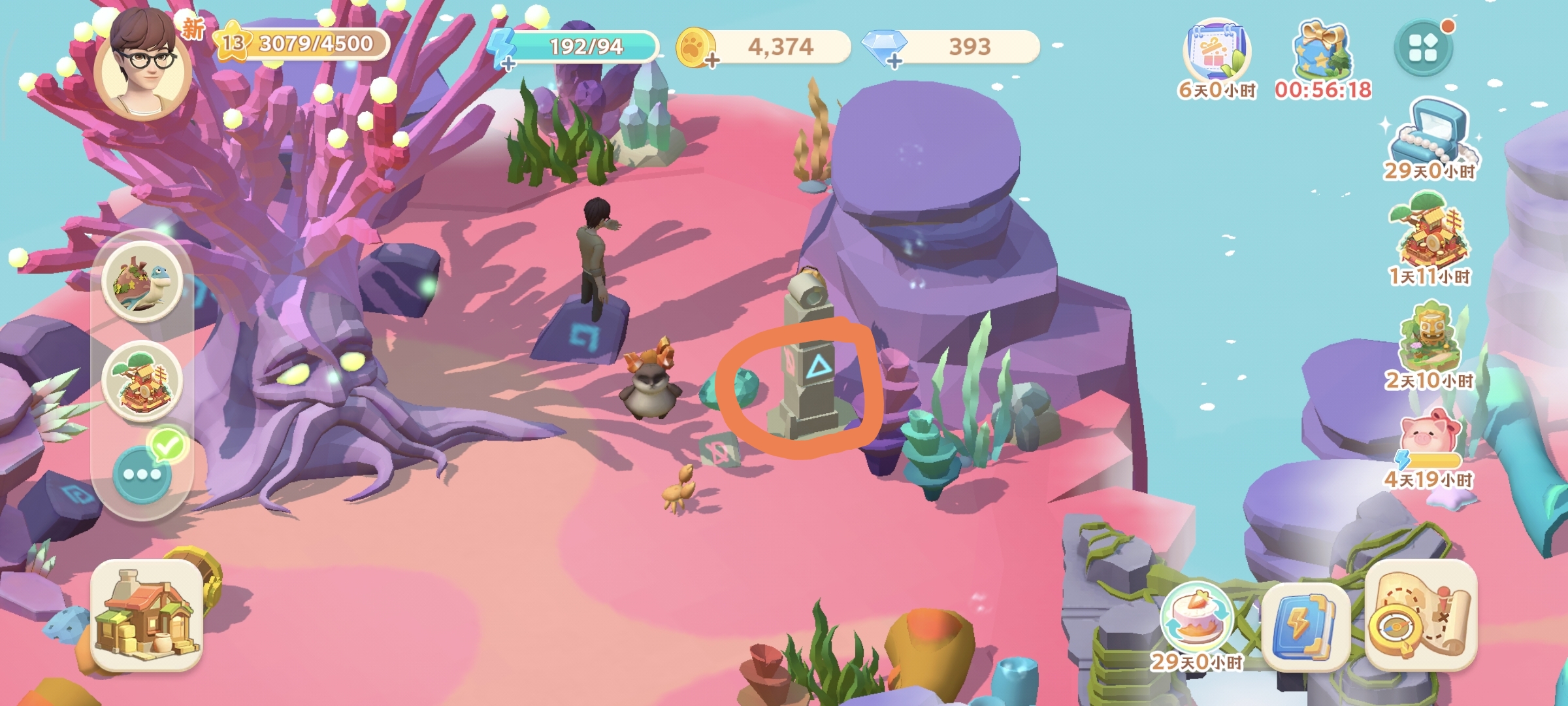The width and height of the screenshot is (1568, 706).
Task: Expand the three-dots more button
Action: (142, 475)
